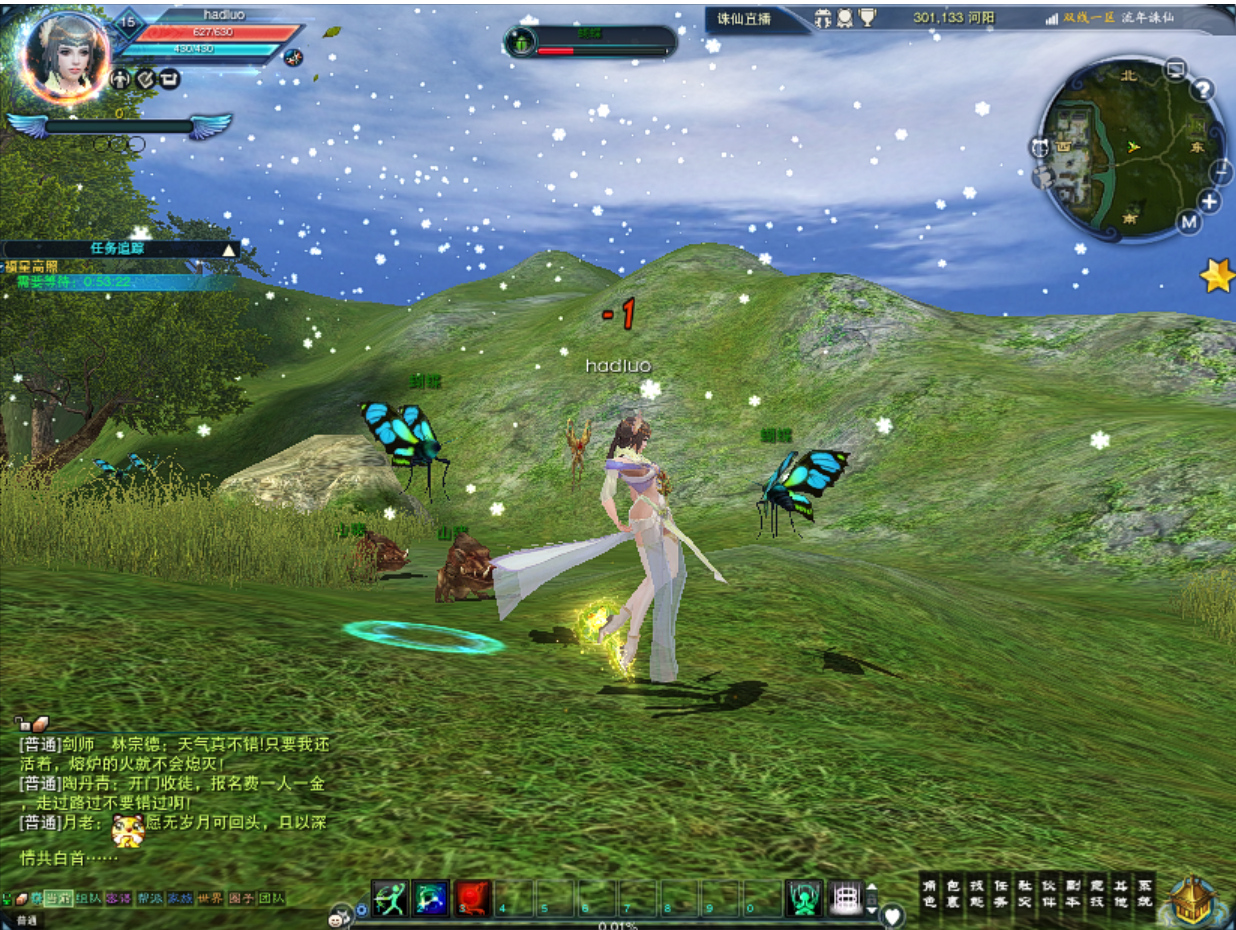Open the golden treasure chest shop icon
1236x930 pixels.
(1192, 899)
